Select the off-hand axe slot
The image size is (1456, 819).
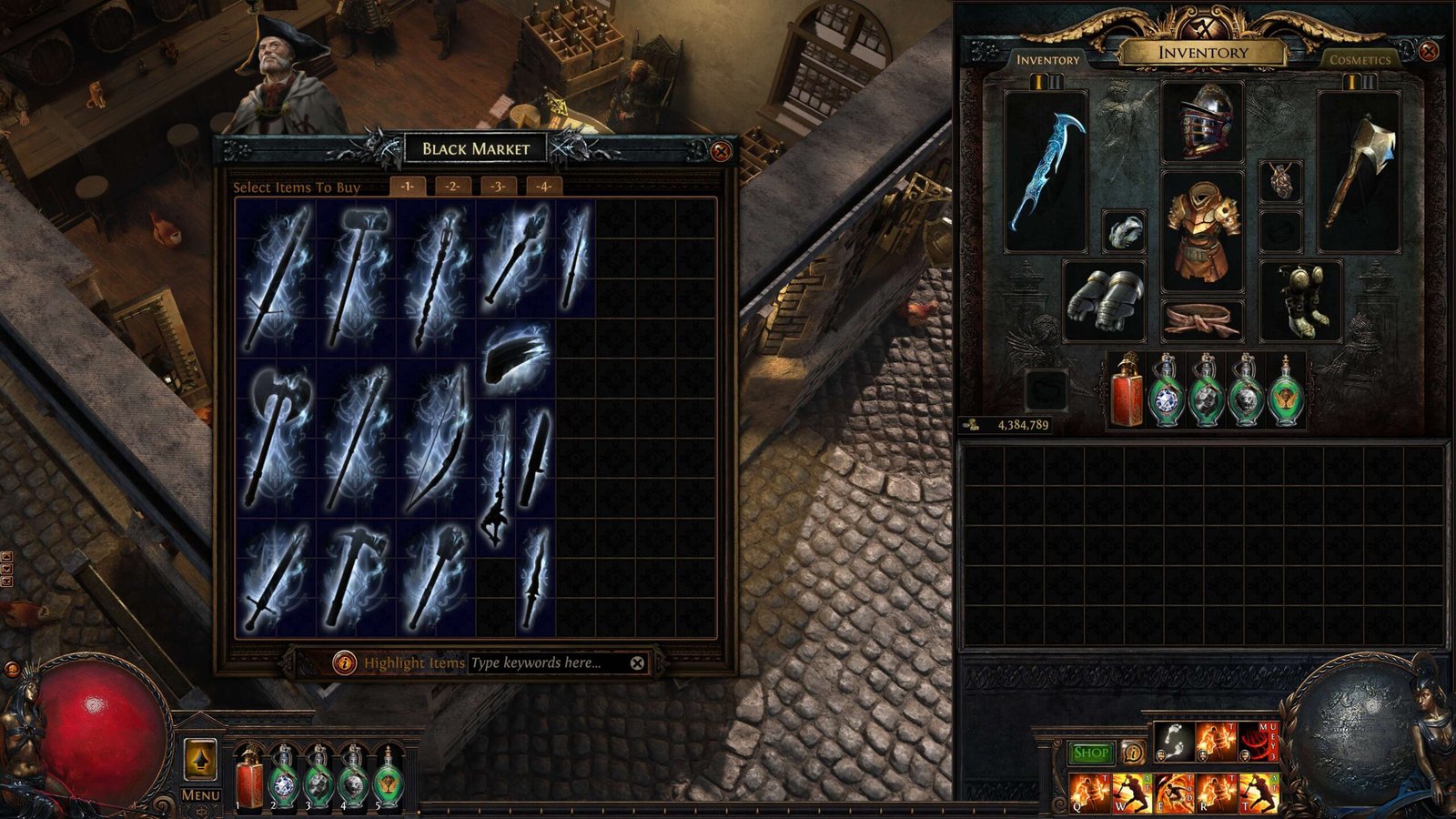pos(1359,171)
